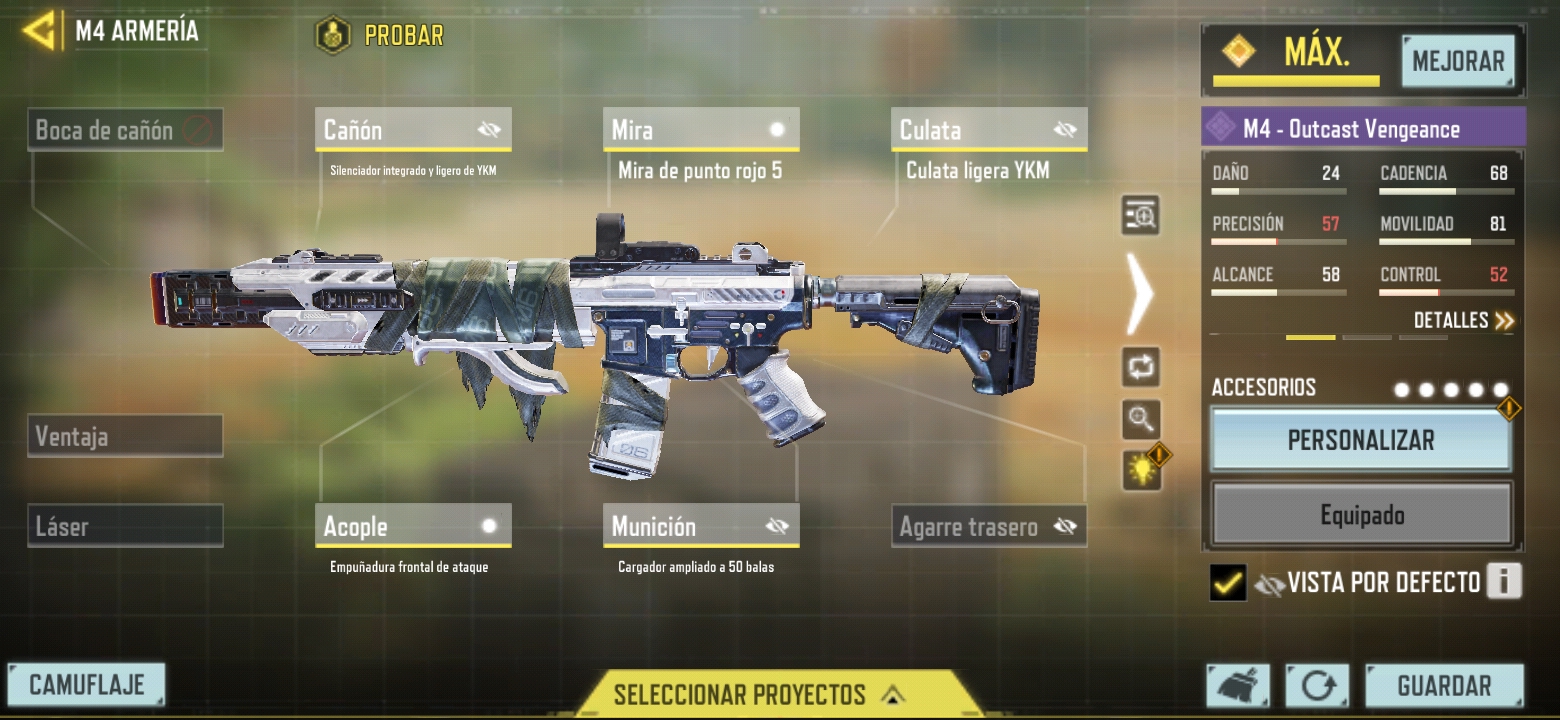The width and height of the screenshot is (1560, 720).
Task: Toggle the Vista por defecto checkbox
Action: point(1228,582)
